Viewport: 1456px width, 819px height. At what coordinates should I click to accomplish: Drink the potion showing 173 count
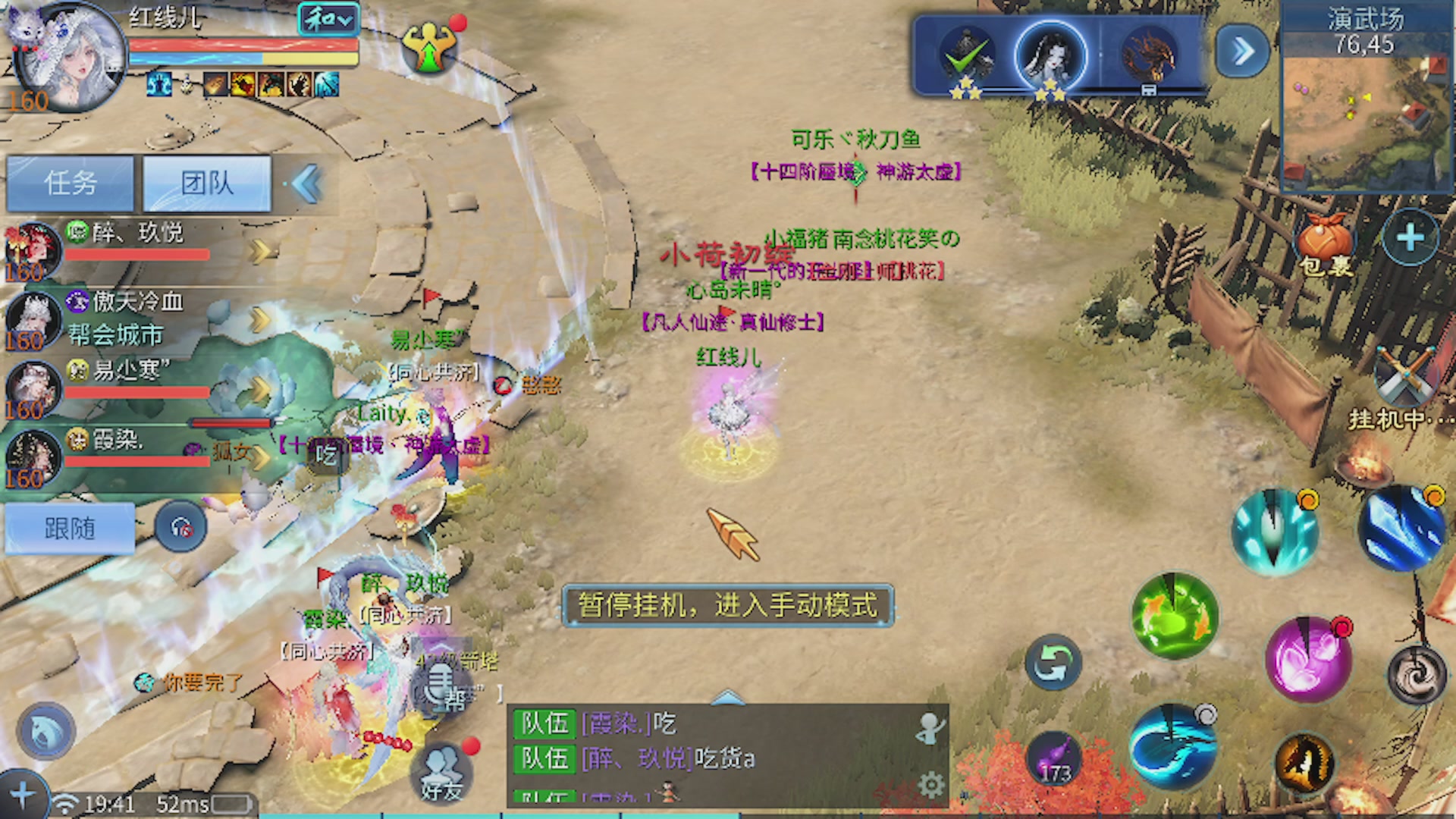coord(1054,758)
